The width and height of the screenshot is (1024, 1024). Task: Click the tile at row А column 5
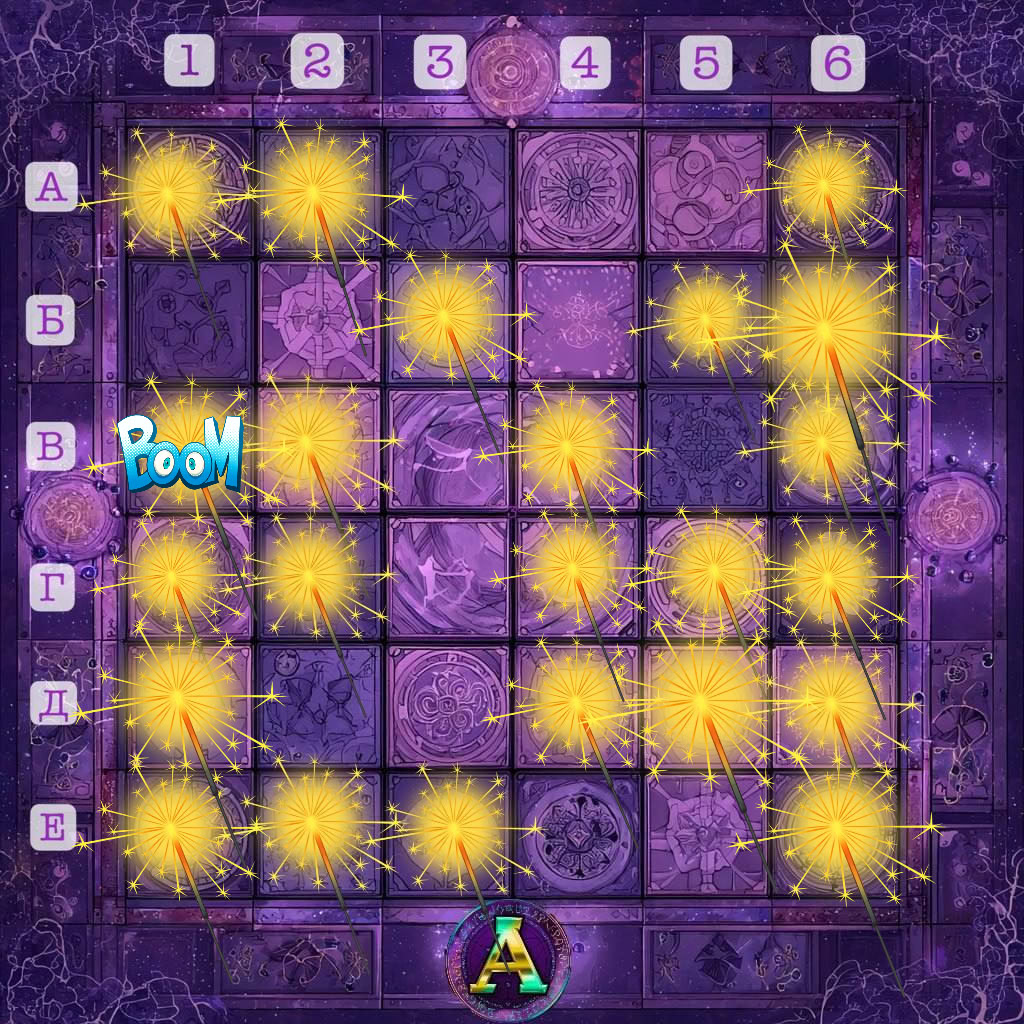706,191
